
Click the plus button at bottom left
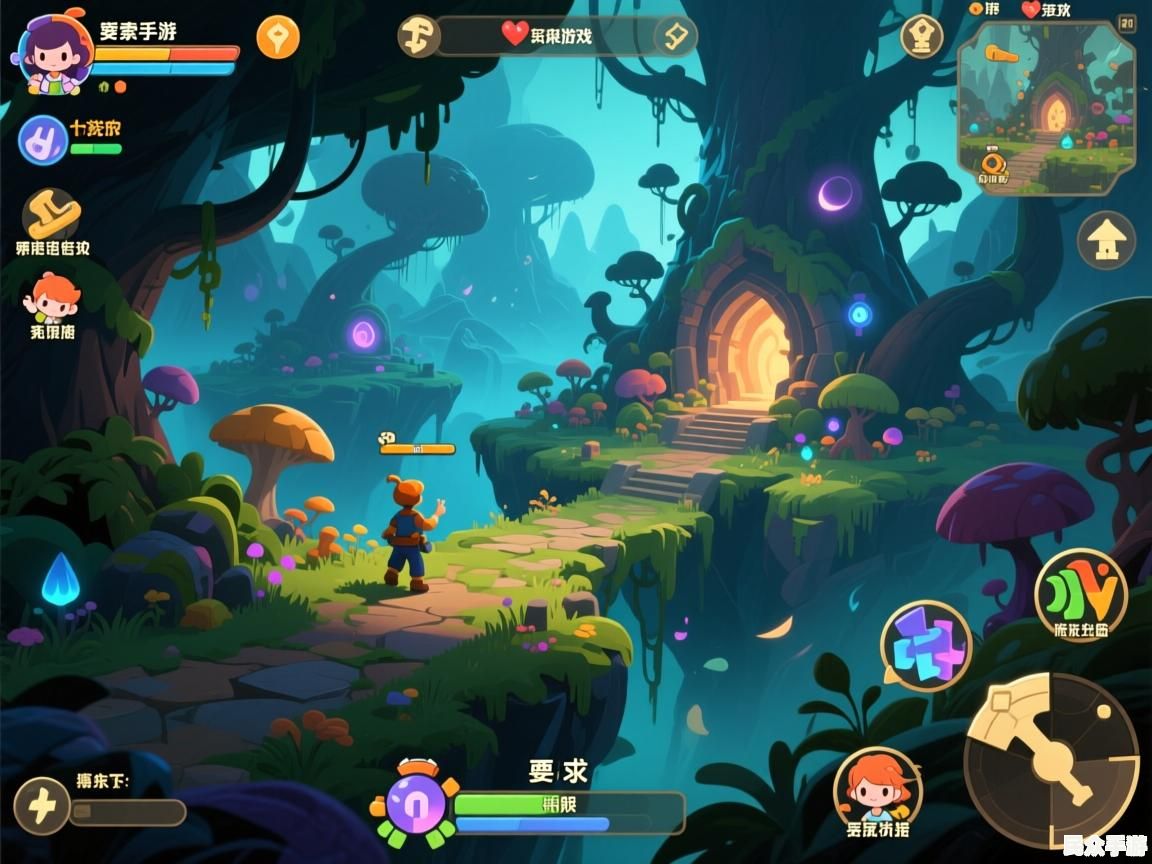pos(42,806)
